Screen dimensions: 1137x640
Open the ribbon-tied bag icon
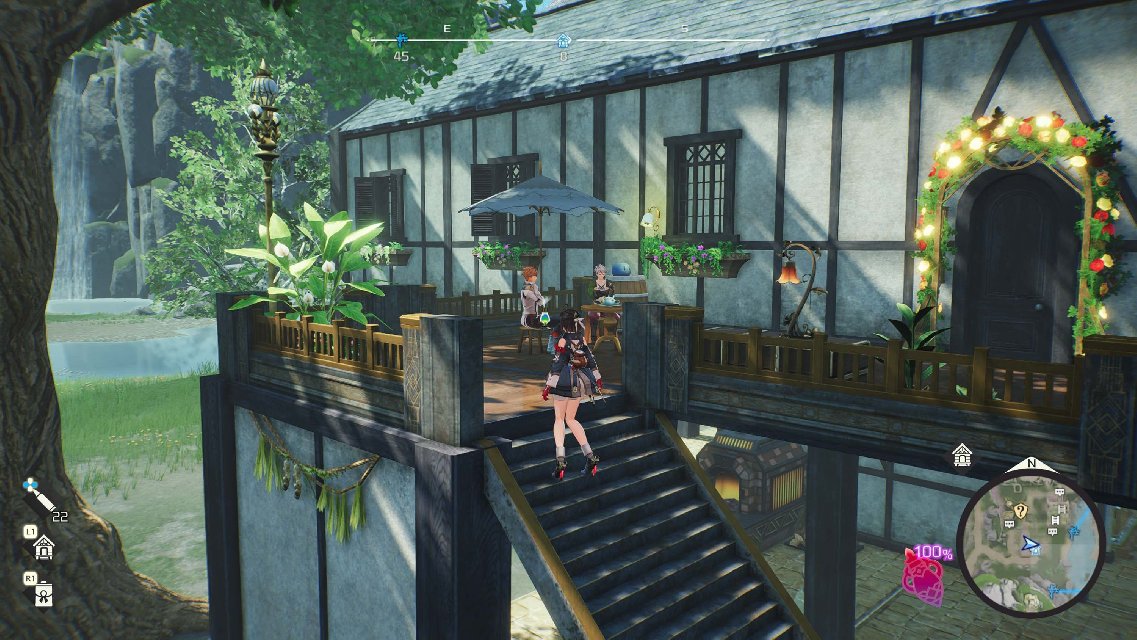click(x=43, y=594)
